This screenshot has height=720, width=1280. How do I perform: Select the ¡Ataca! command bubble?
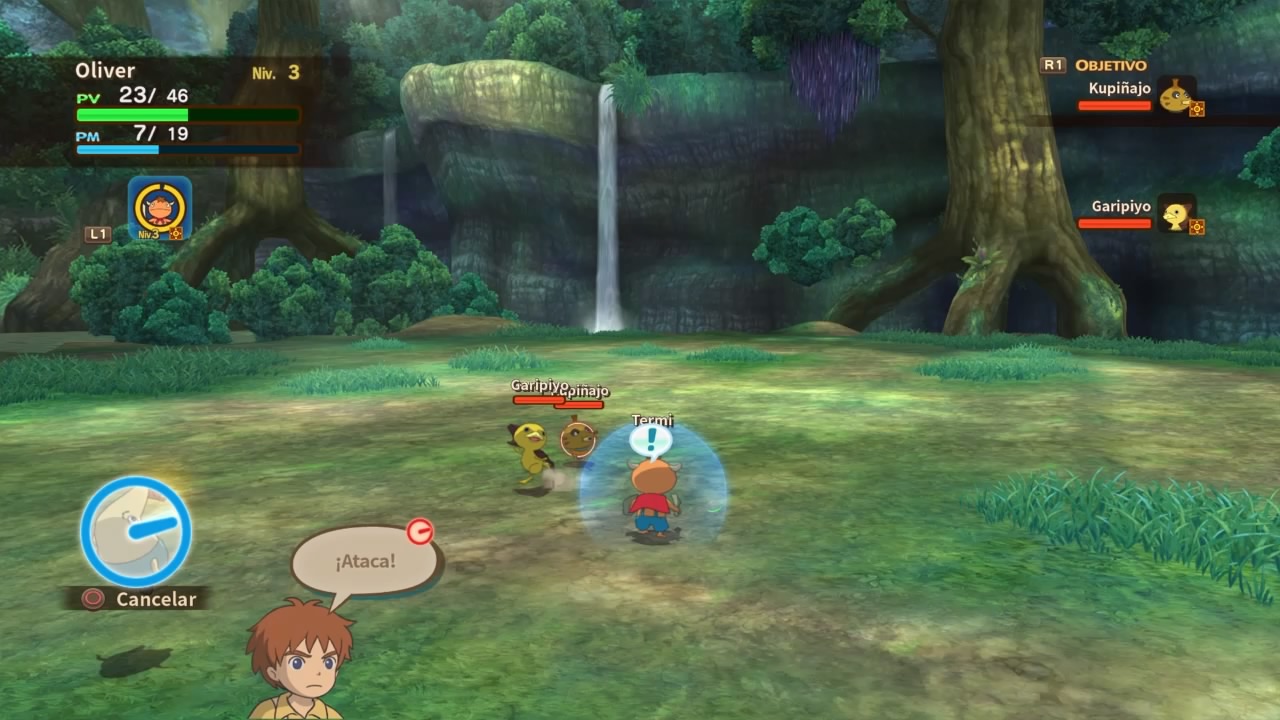(x=365, y=561)
